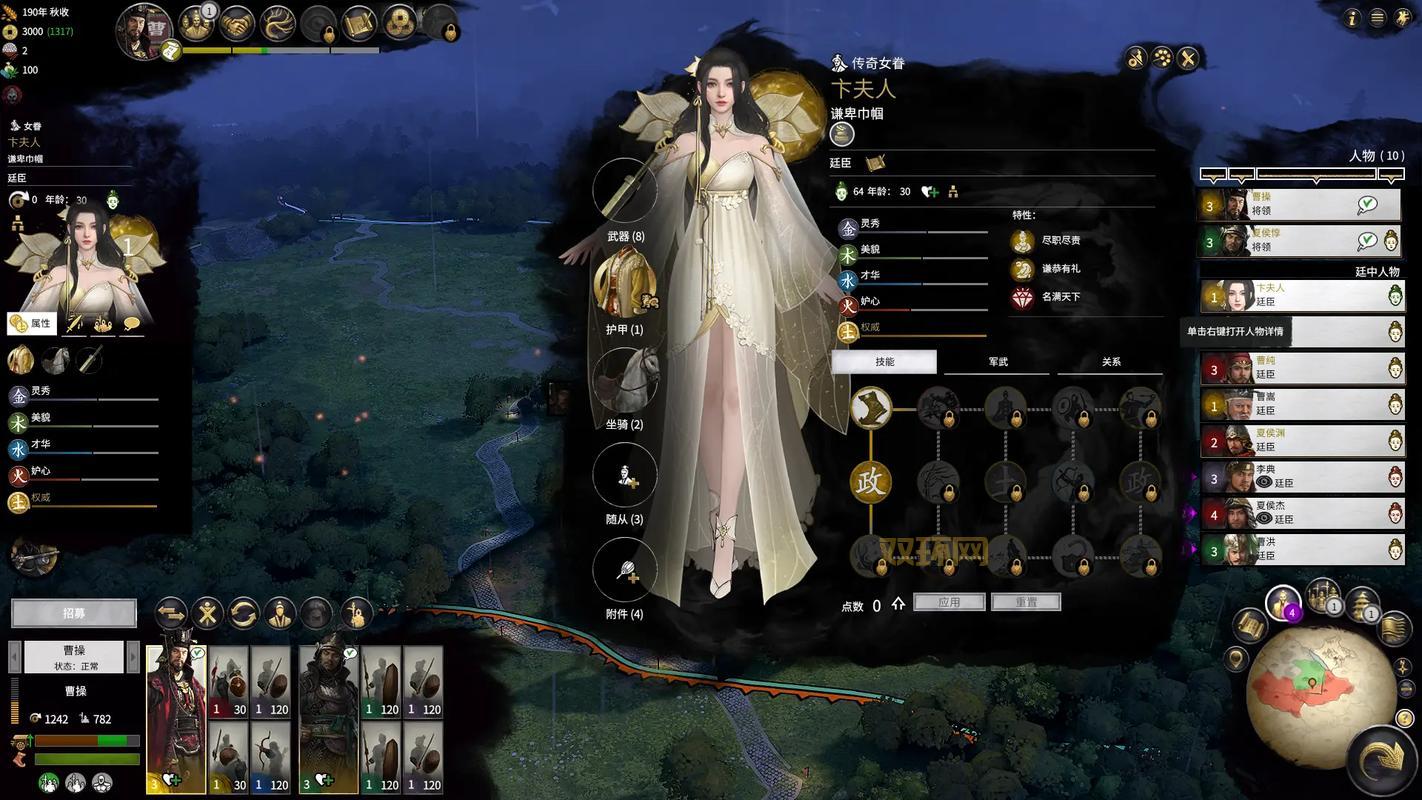Open the 坐骑 mount slot
The image size is (1422, 800).
[x=625, y=379]
